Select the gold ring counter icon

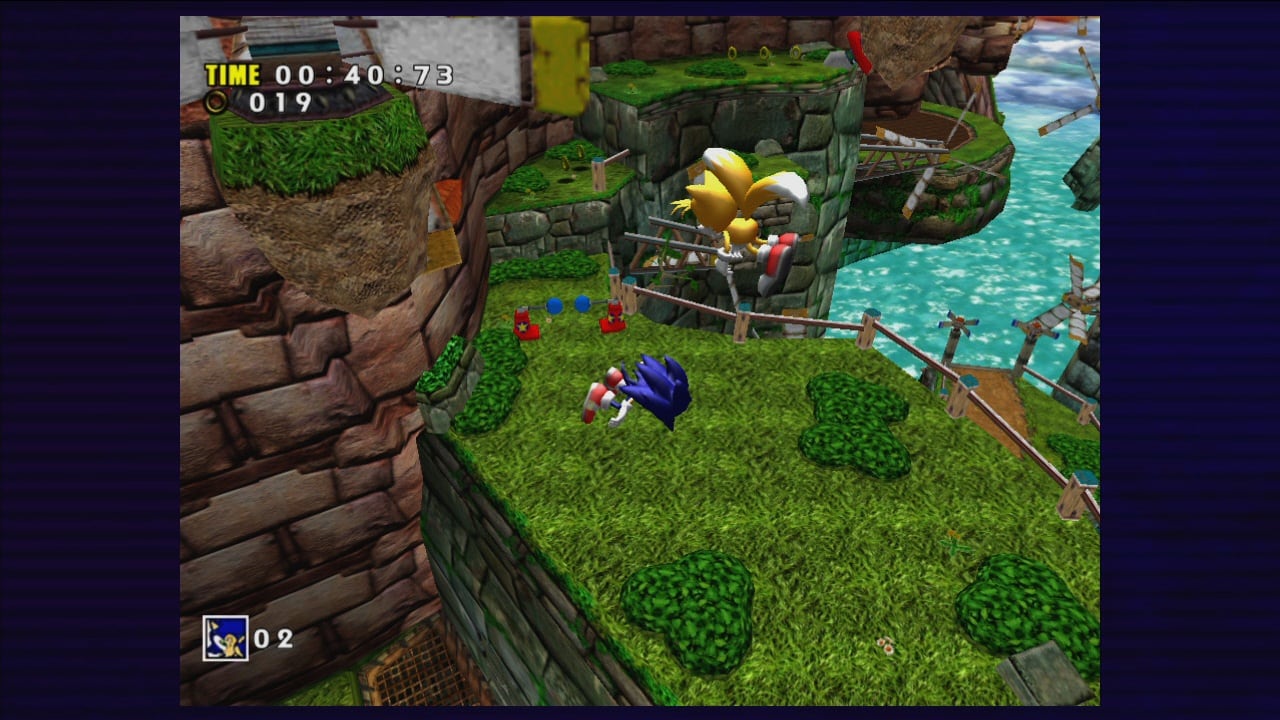[x=216, y=101]
